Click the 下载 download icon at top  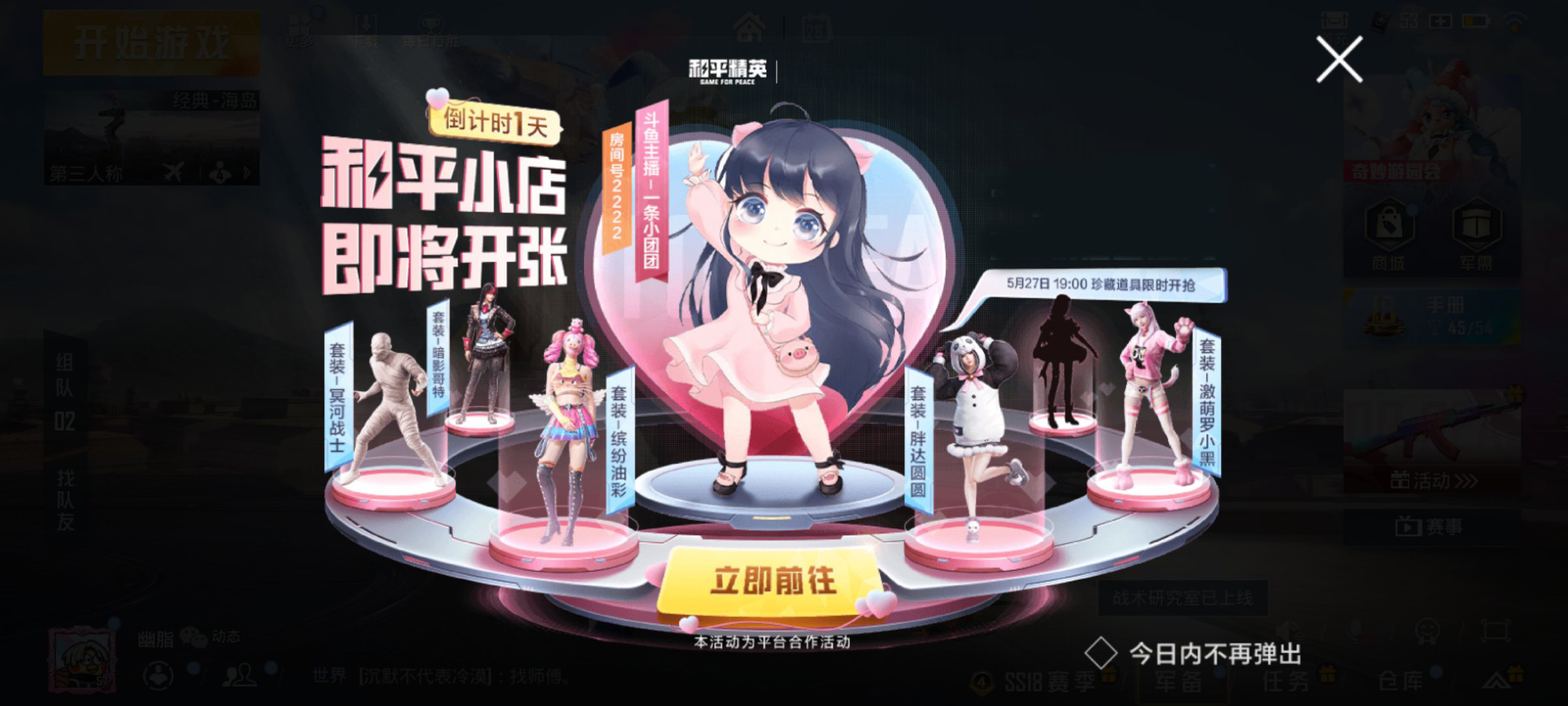coord(368,23)
